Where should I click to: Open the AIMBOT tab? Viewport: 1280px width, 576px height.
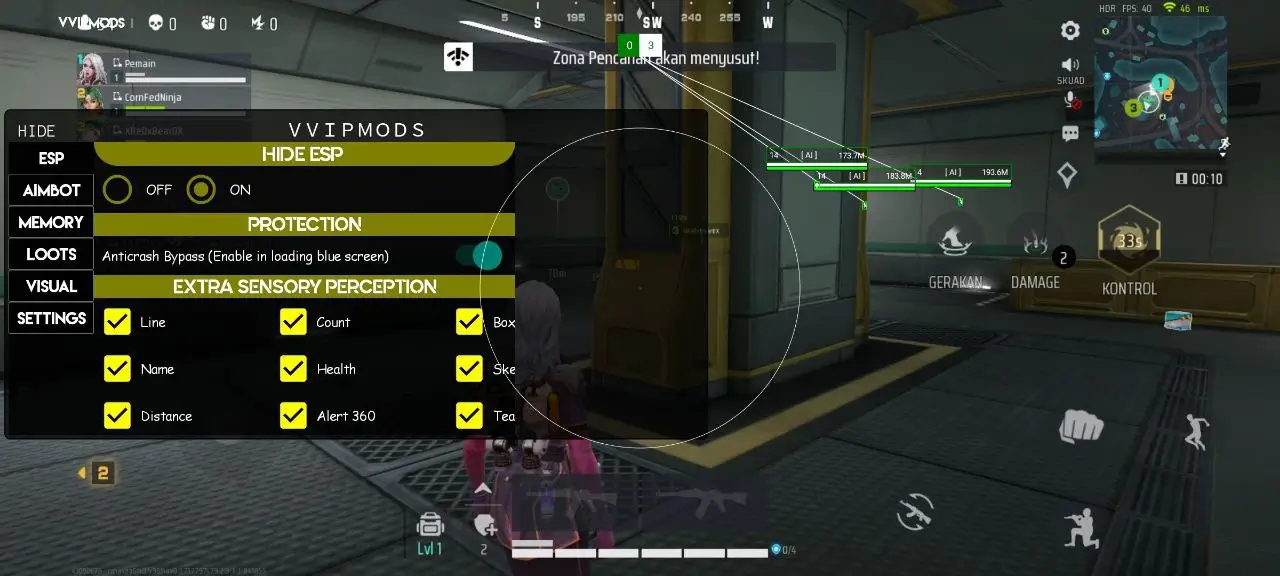pyautogui.click(x=51, y=191)
